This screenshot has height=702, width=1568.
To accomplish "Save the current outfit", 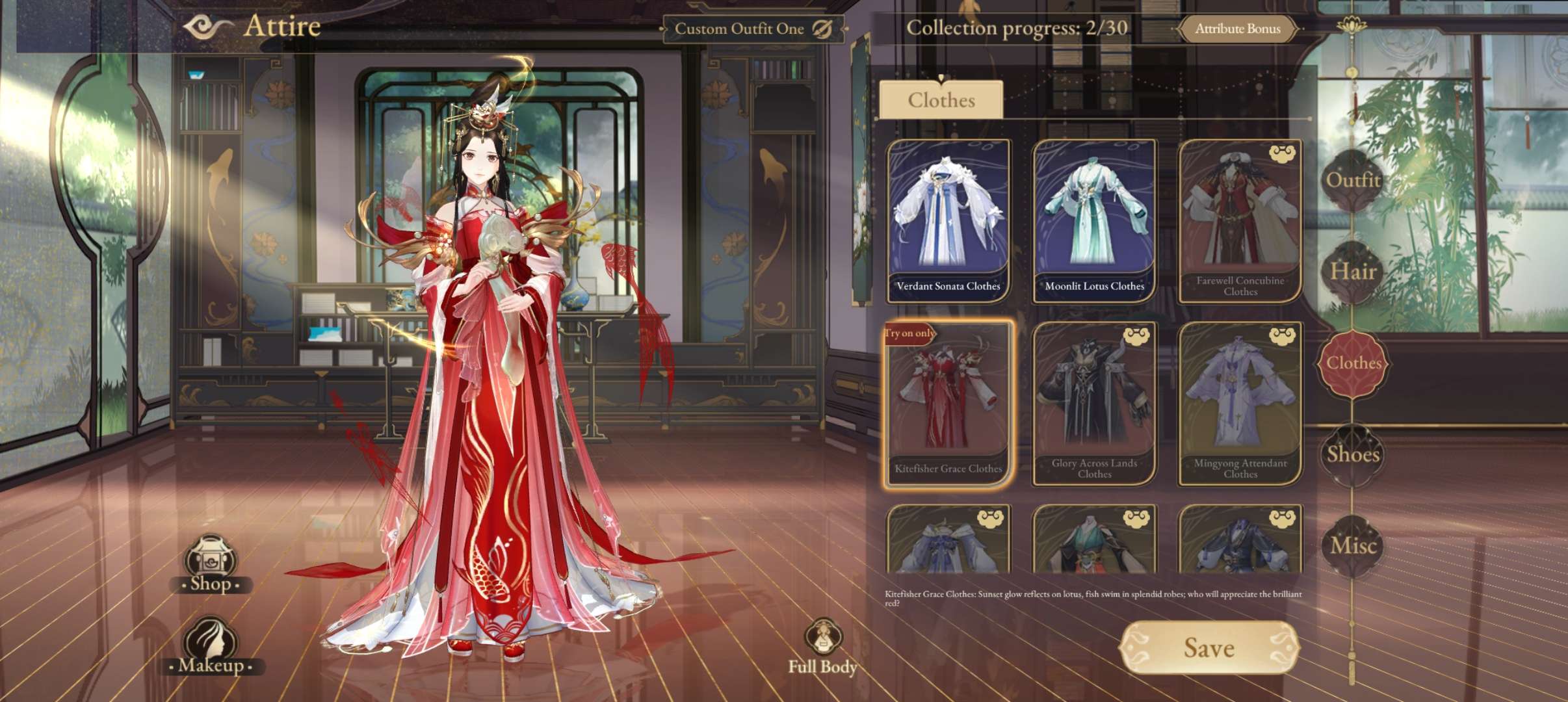I will (x=1209, y=647).
